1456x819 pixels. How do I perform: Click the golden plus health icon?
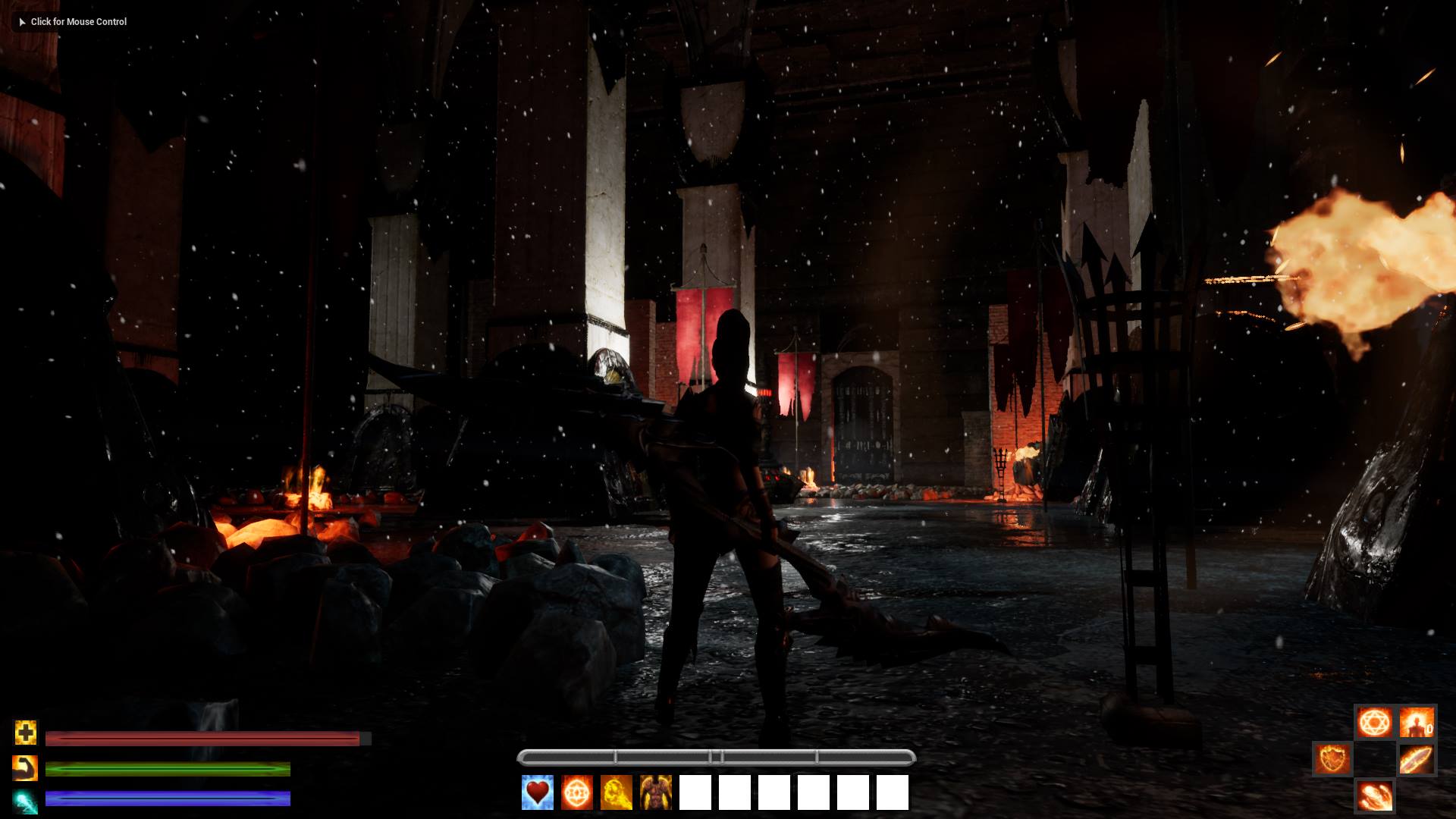[25, 733]
